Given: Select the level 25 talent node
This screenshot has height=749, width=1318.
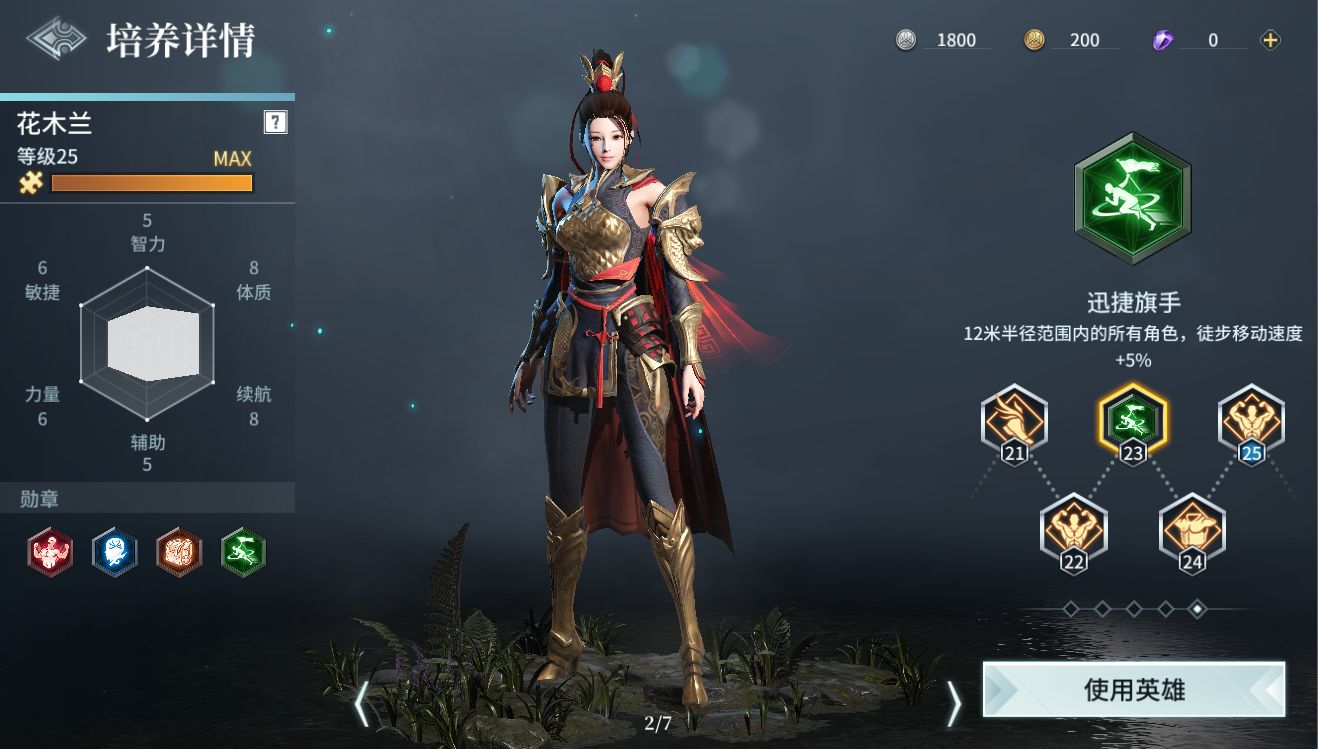Looking at the screenshot, I should pyautogui.click(x=1250, y=419).
